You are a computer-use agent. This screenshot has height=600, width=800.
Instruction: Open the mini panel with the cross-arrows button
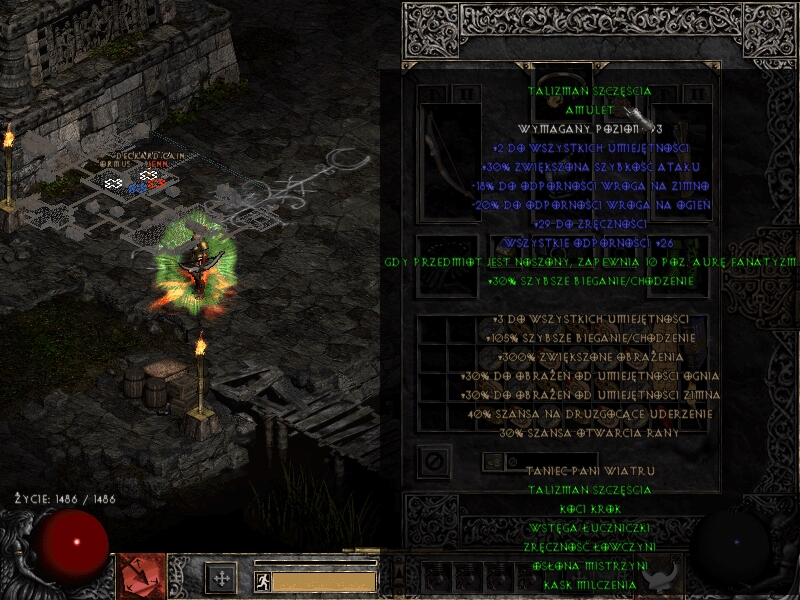(x=220, y=578)
